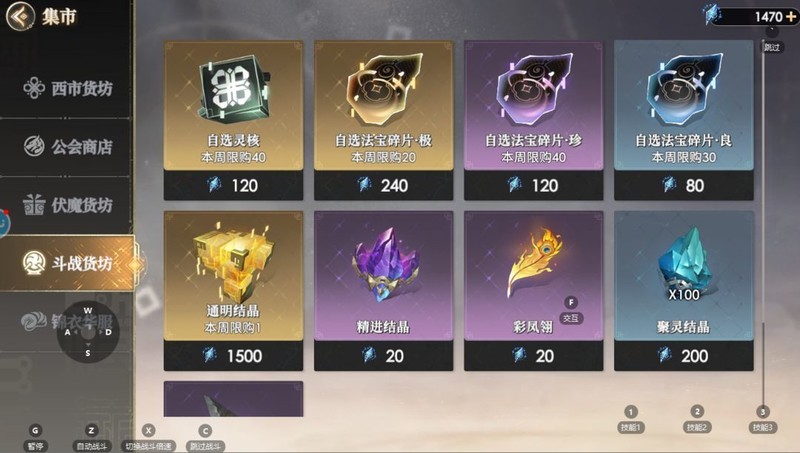Choose the 斗战货坊 tab
This screenshot has width=800, height=453.
68,263
